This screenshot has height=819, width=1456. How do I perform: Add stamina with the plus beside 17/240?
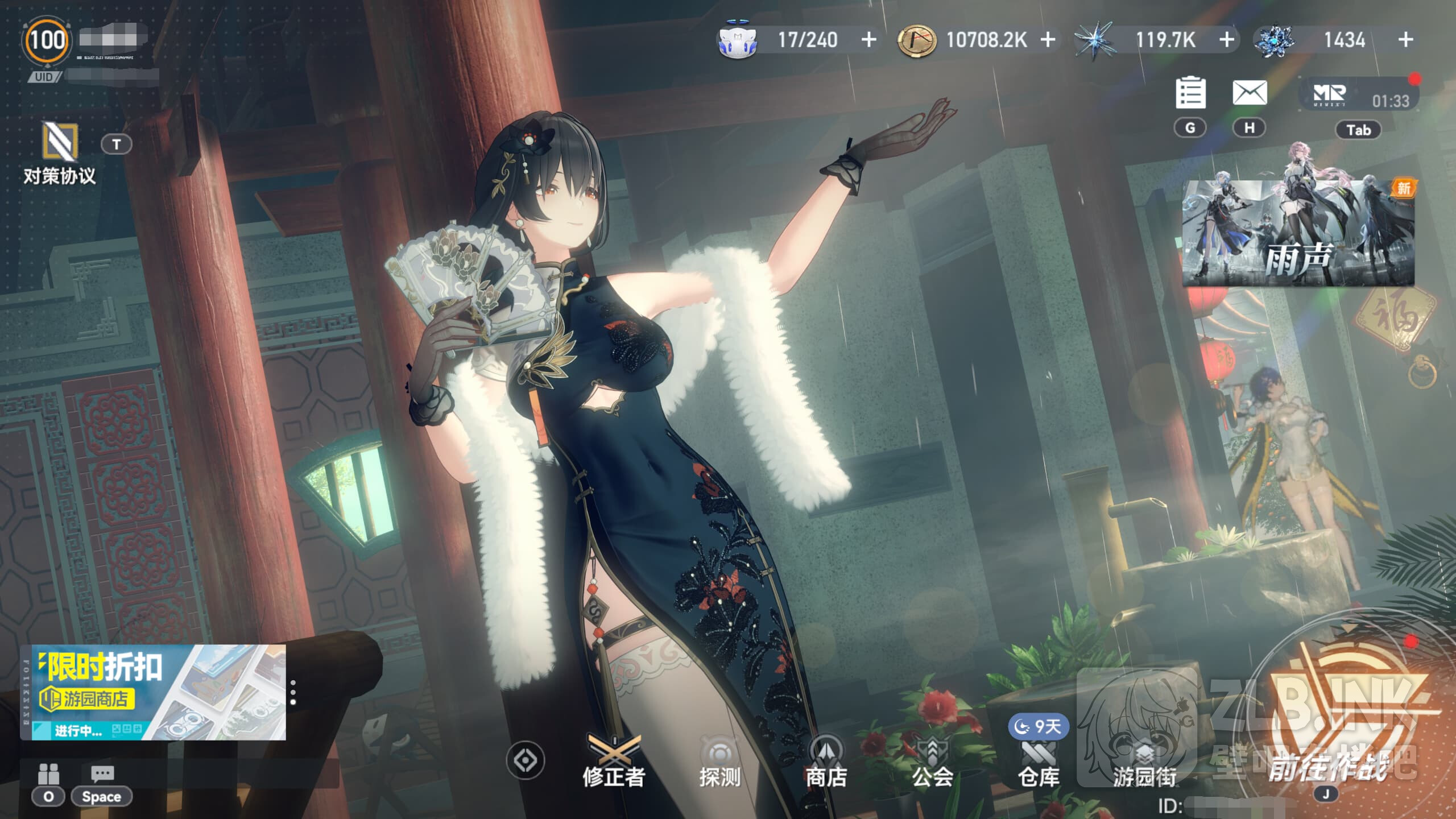[868, 40]
